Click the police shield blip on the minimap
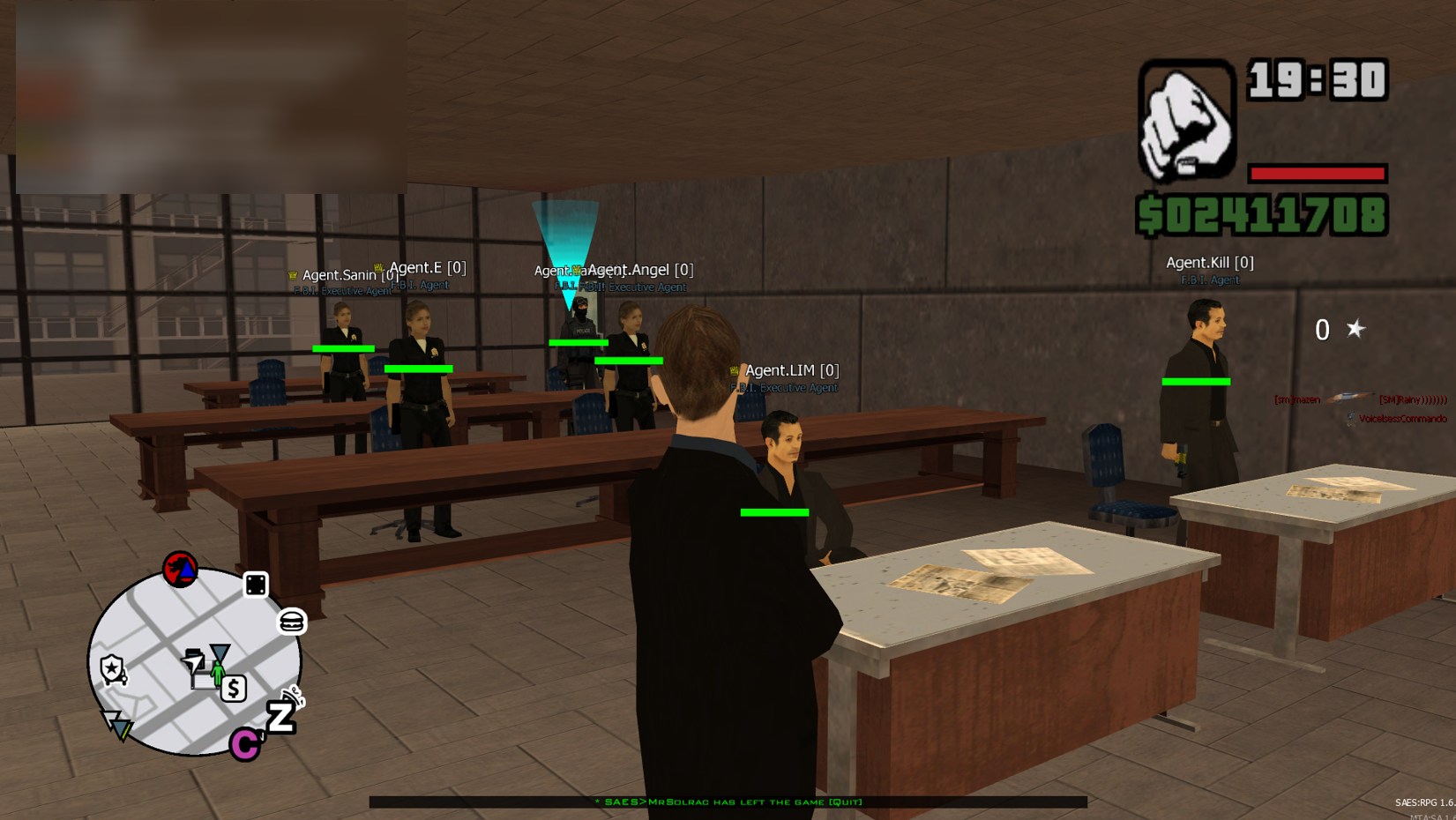Image resolution: width=1456 pixels, height=820 pixels. point(112,668)
